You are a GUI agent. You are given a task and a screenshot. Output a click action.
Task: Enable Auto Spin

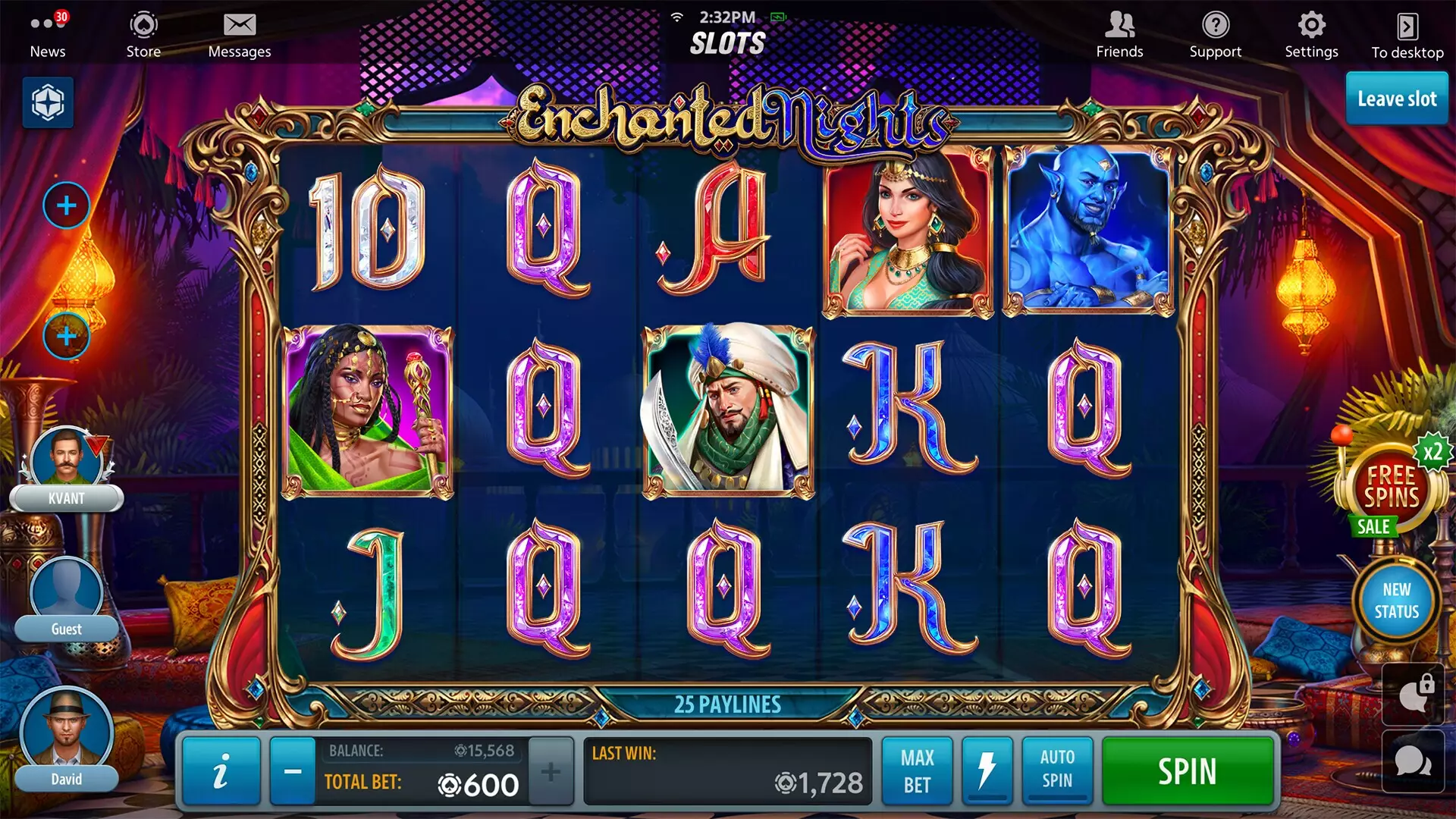(1056, 771)
